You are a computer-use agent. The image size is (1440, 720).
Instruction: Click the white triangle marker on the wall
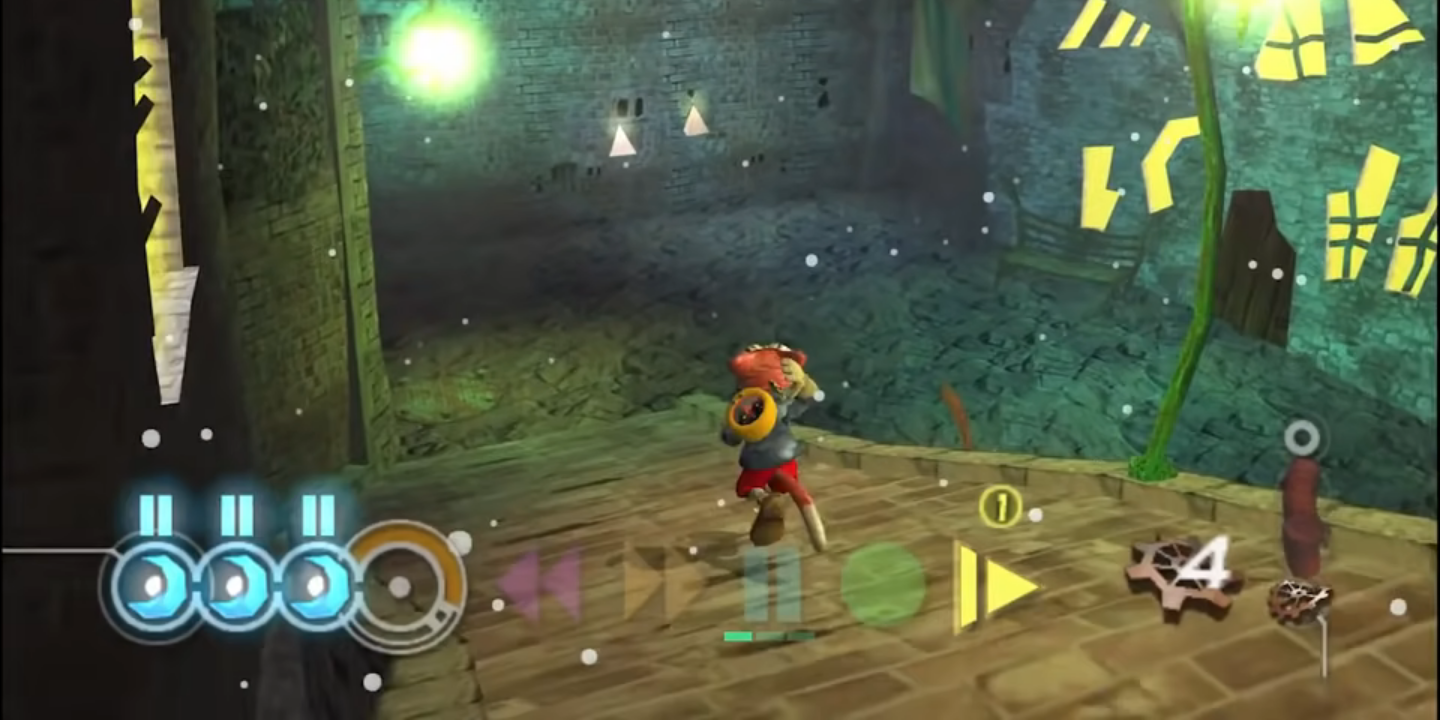coord(623,140)
